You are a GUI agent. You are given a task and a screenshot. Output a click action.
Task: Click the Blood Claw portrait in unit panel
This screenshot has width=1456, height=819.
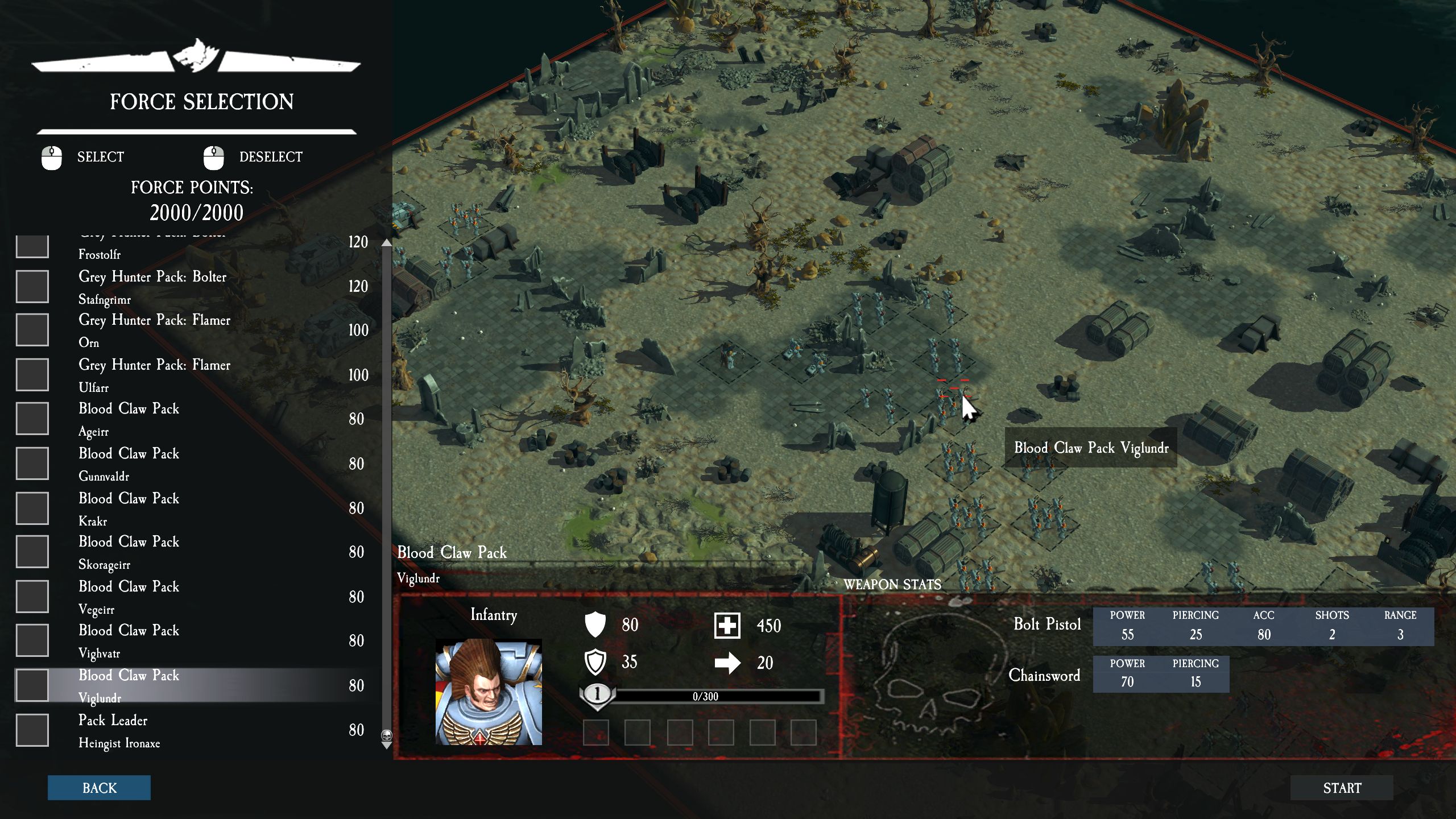(489, 692)
